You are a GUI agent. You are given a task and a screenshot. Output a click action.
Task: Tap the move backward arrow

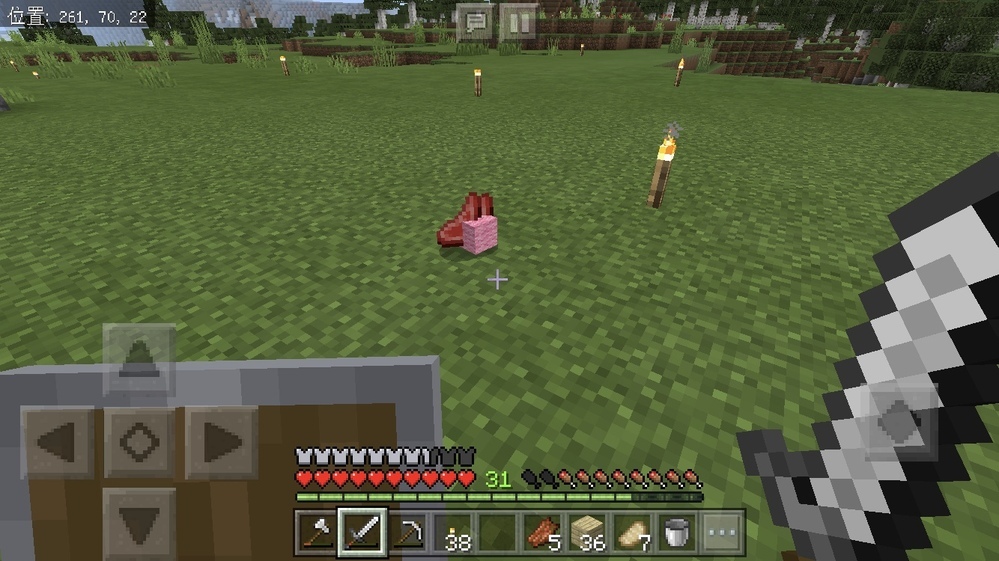coord(139,522)
